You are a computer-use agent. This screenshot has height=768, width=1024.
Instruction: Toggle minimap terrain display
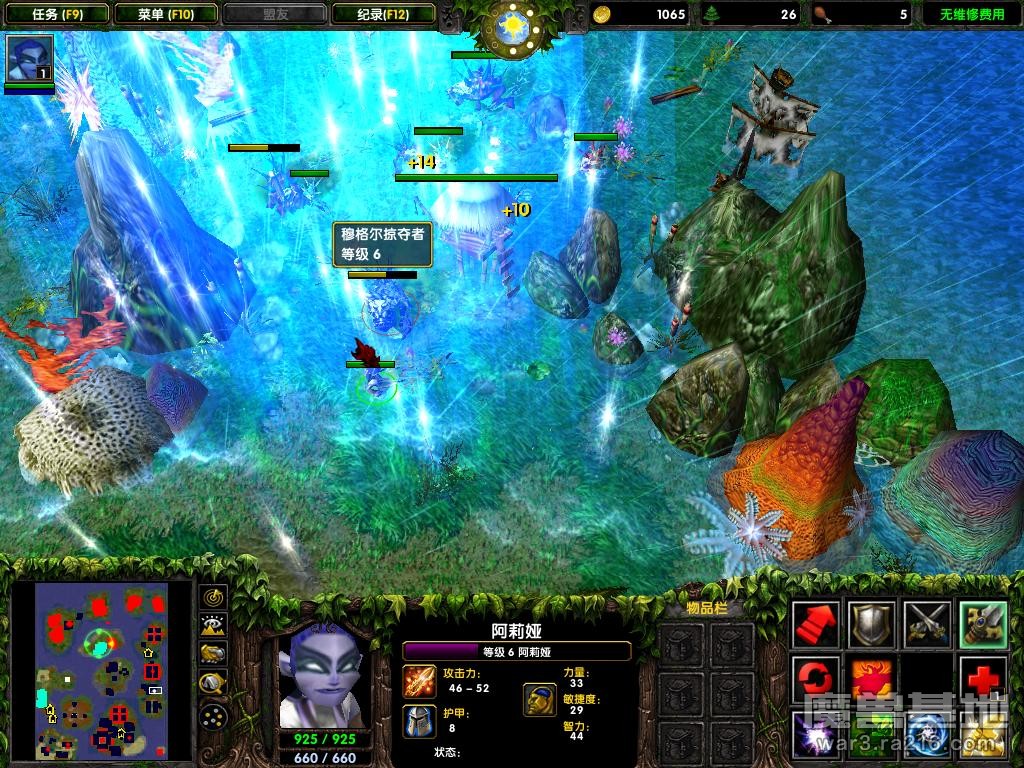pyautogui.click(x=214, y=626)
